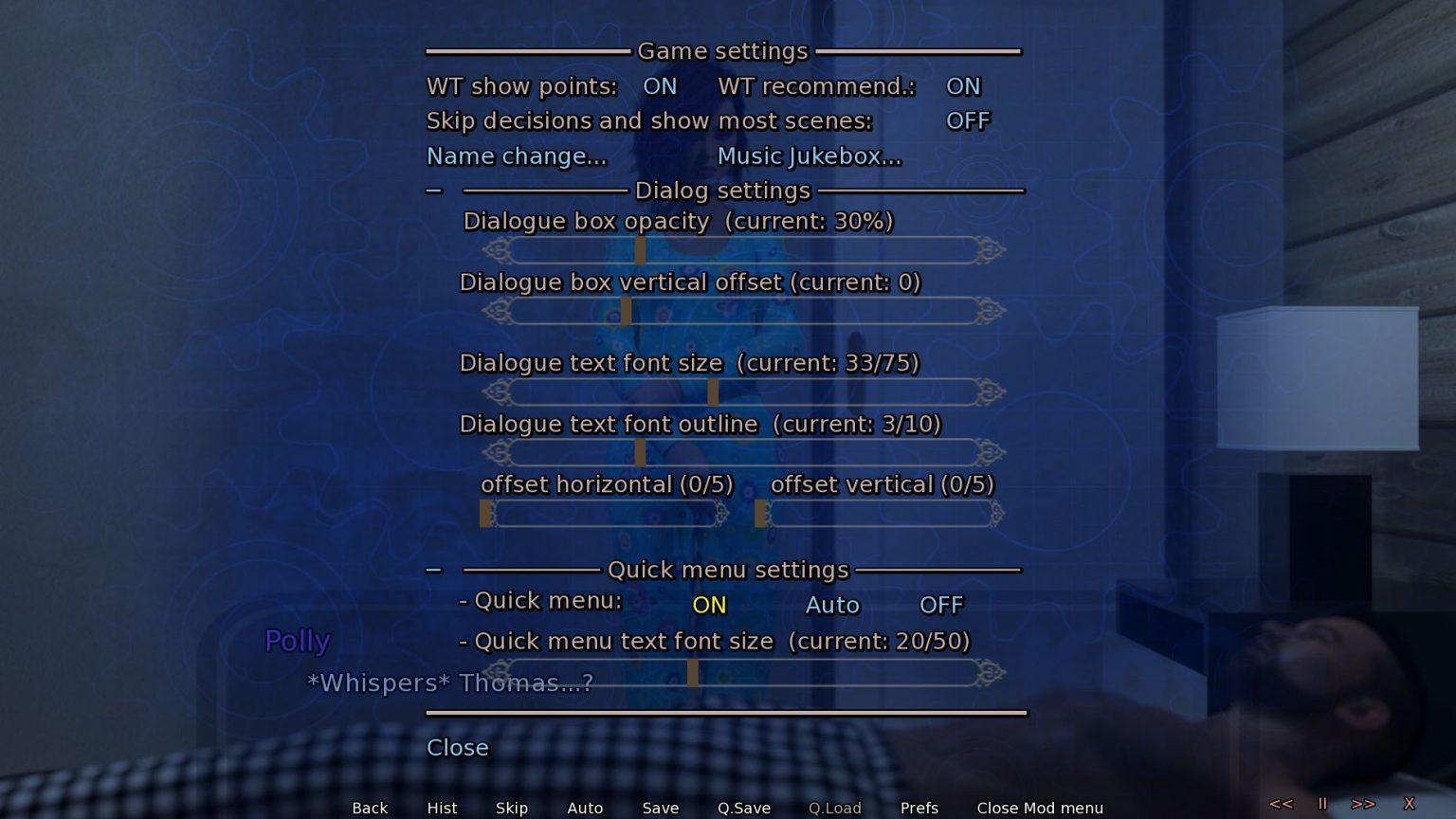Set Quick menu to Auto
This screenshot has height=819, width=1456.
point(832,605)
